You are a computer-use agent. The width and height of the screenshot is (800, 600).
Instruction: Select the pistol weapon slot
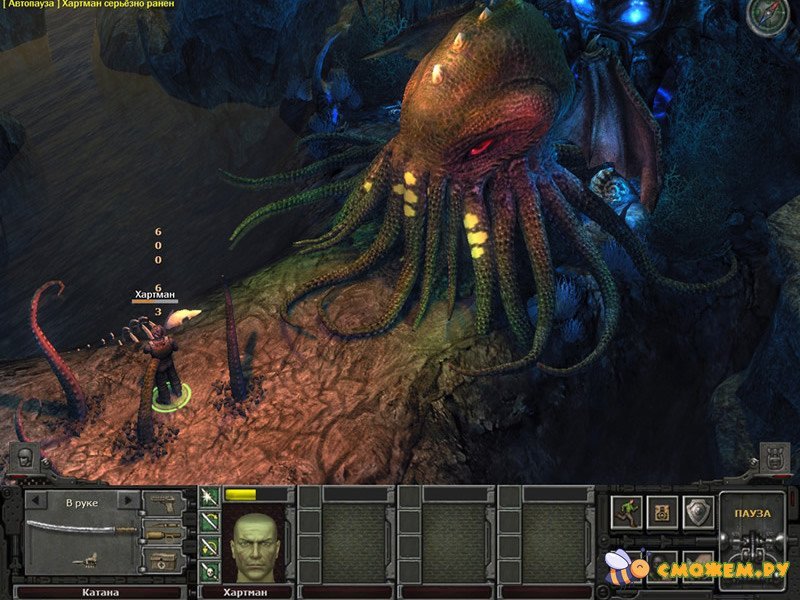tap(165, 501)
